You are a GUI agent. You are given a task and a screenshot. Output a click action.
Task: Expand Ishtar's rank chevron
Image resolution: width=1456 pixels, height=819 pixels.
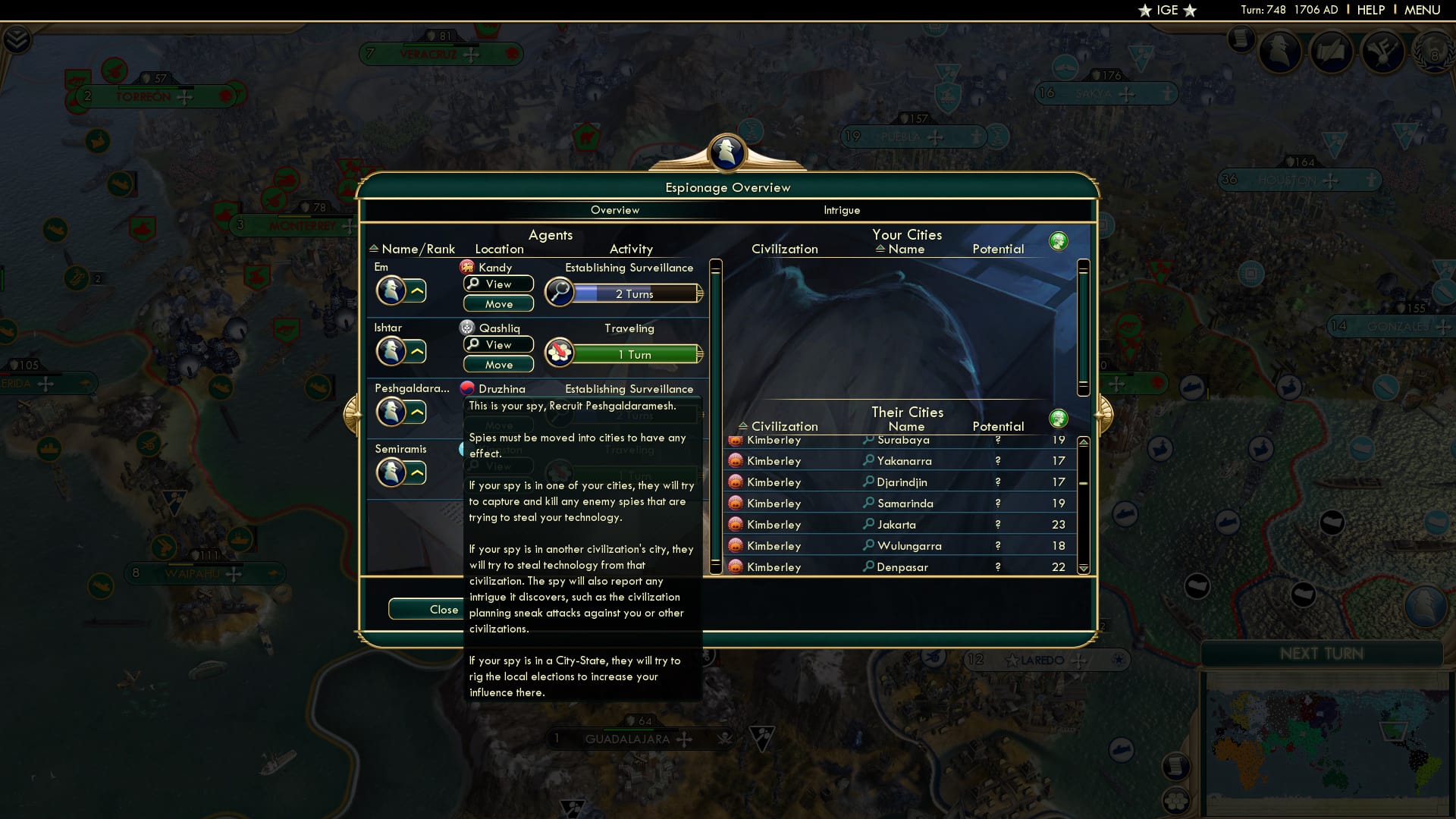click(418, 352)
